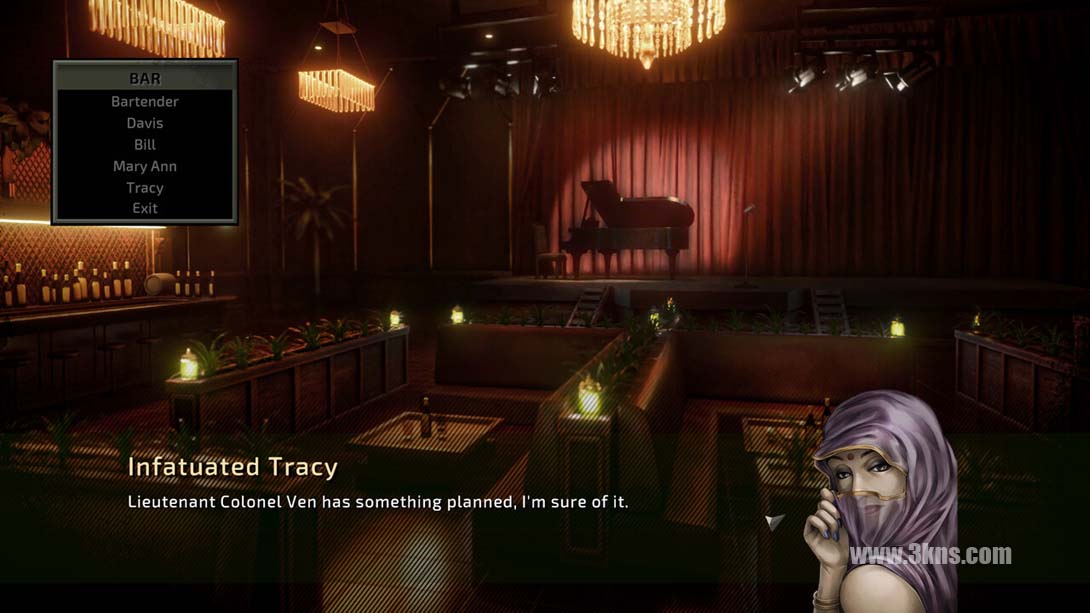Select Tracy in the bar menu

(x=145, y=188)
